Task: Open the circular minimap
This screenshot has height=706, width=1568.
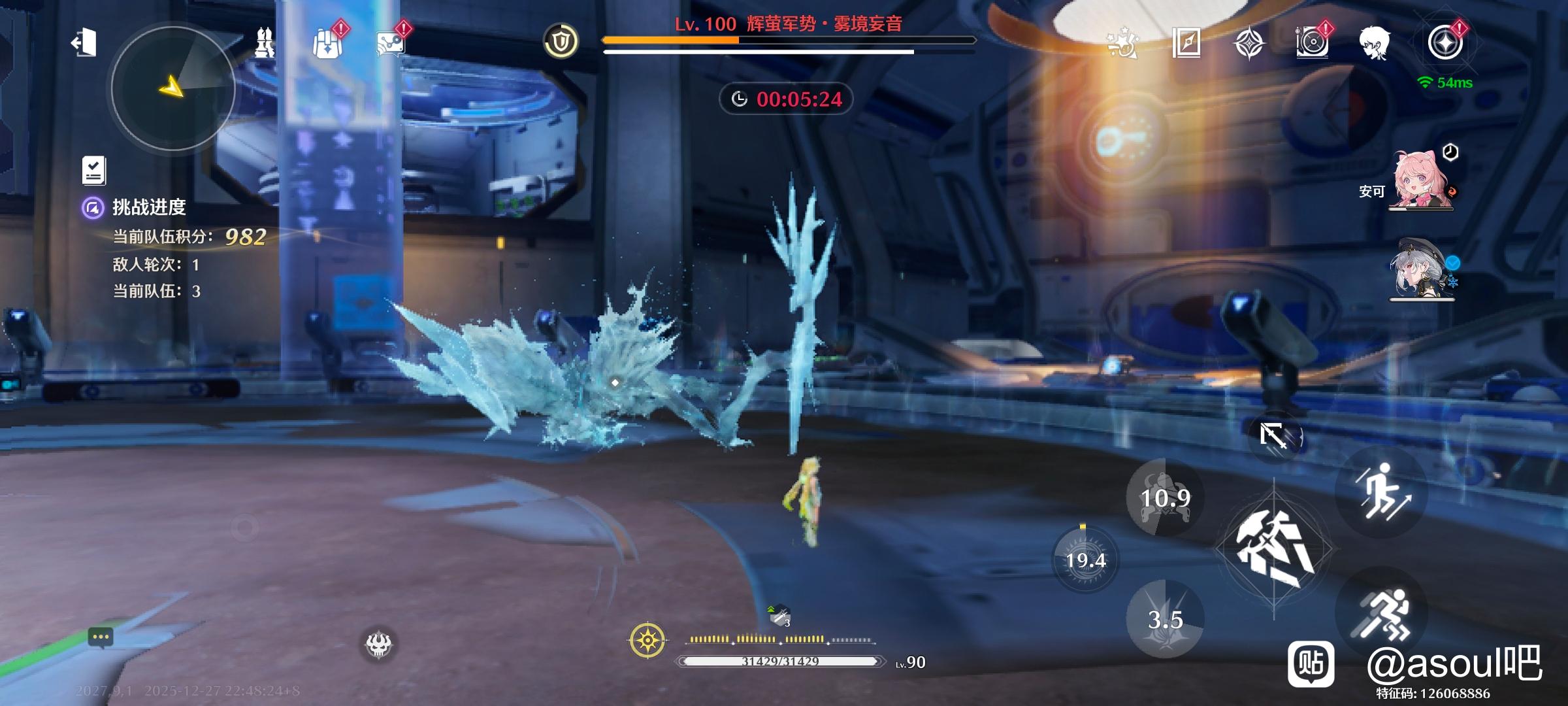Action: coord(173,88)
